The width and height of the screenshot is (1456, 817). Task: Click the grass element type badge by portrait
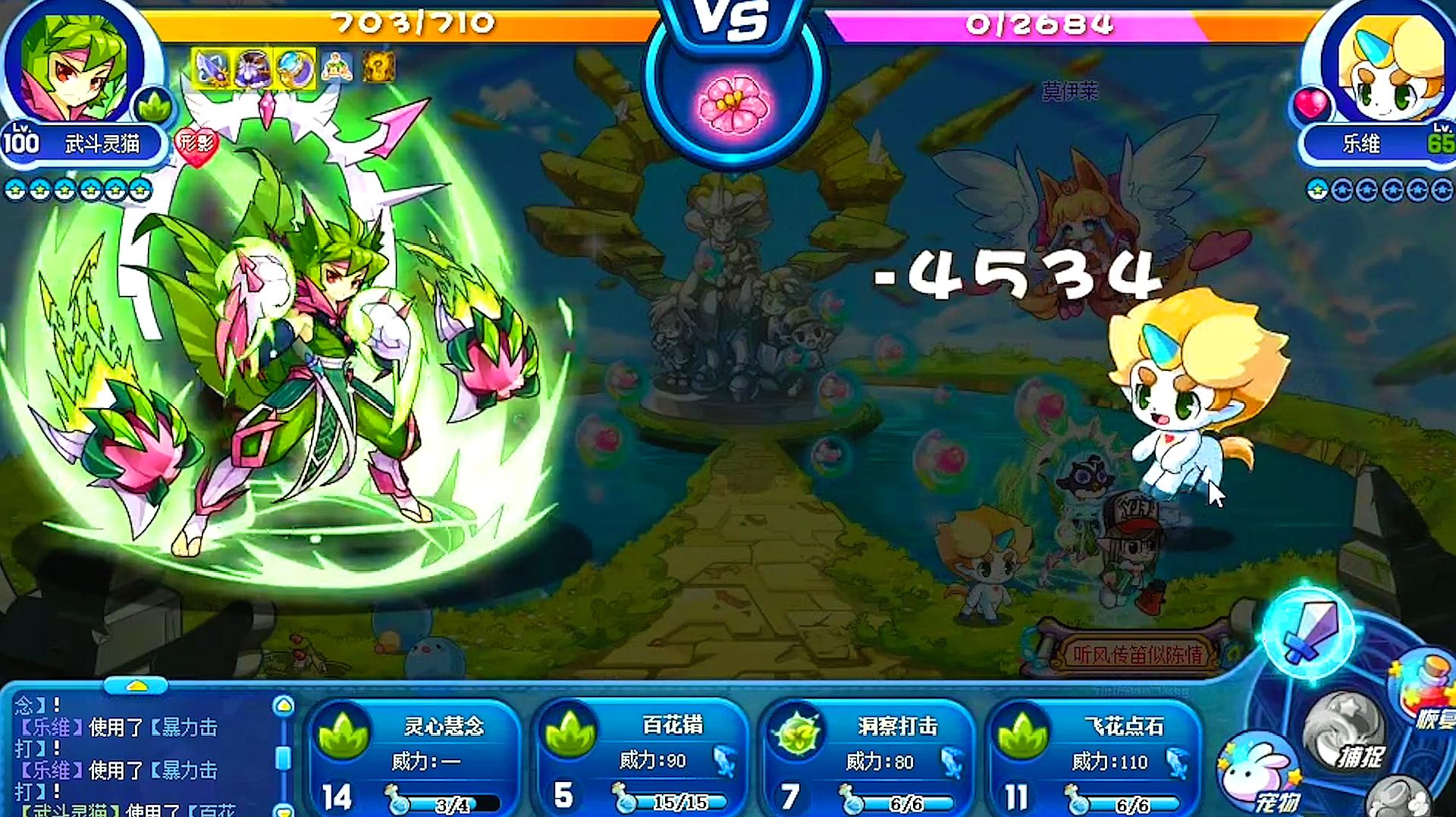click(155, 107)
